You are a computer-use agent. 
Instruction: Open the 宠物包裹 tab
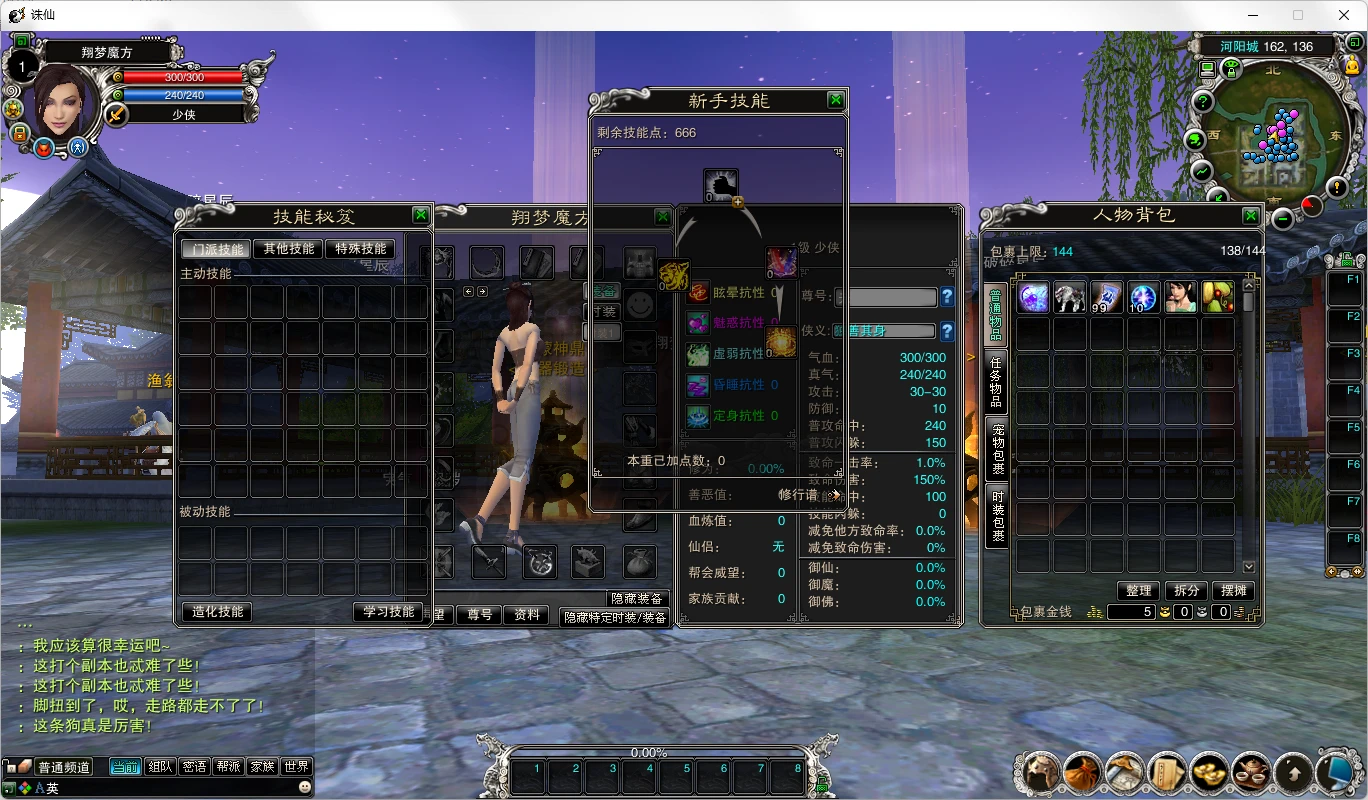(997, 449)
